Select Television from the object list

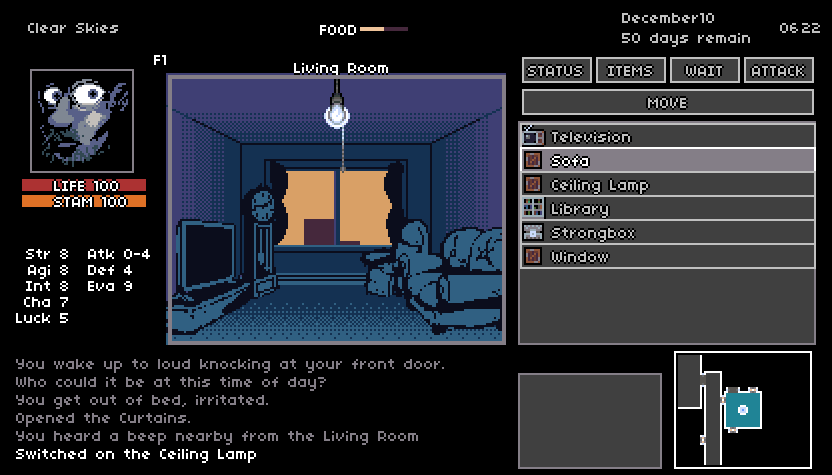coord(667,137)
